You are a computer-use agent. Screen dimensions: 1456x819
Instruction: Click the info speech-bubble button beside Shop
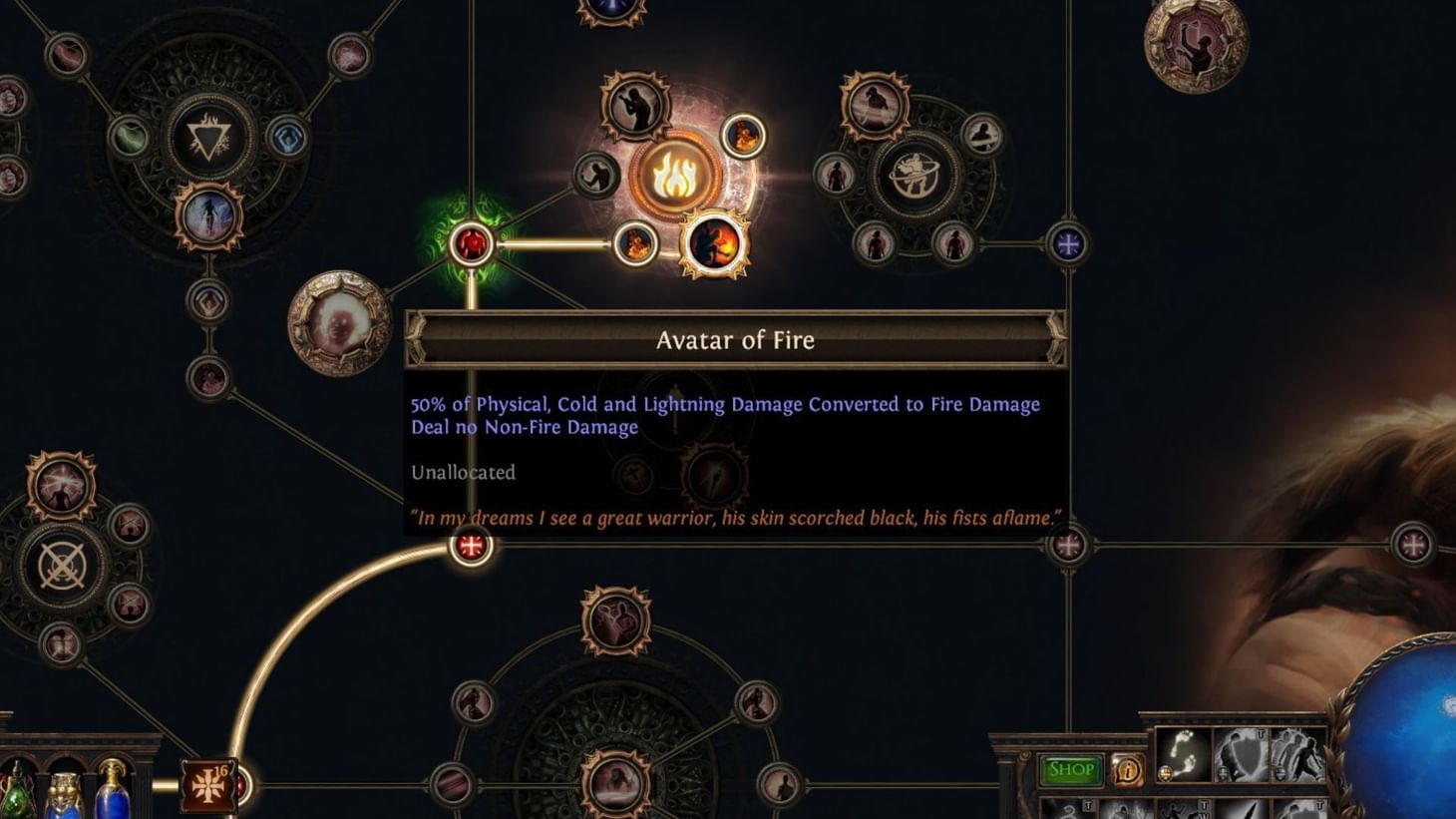point(1128,770)
